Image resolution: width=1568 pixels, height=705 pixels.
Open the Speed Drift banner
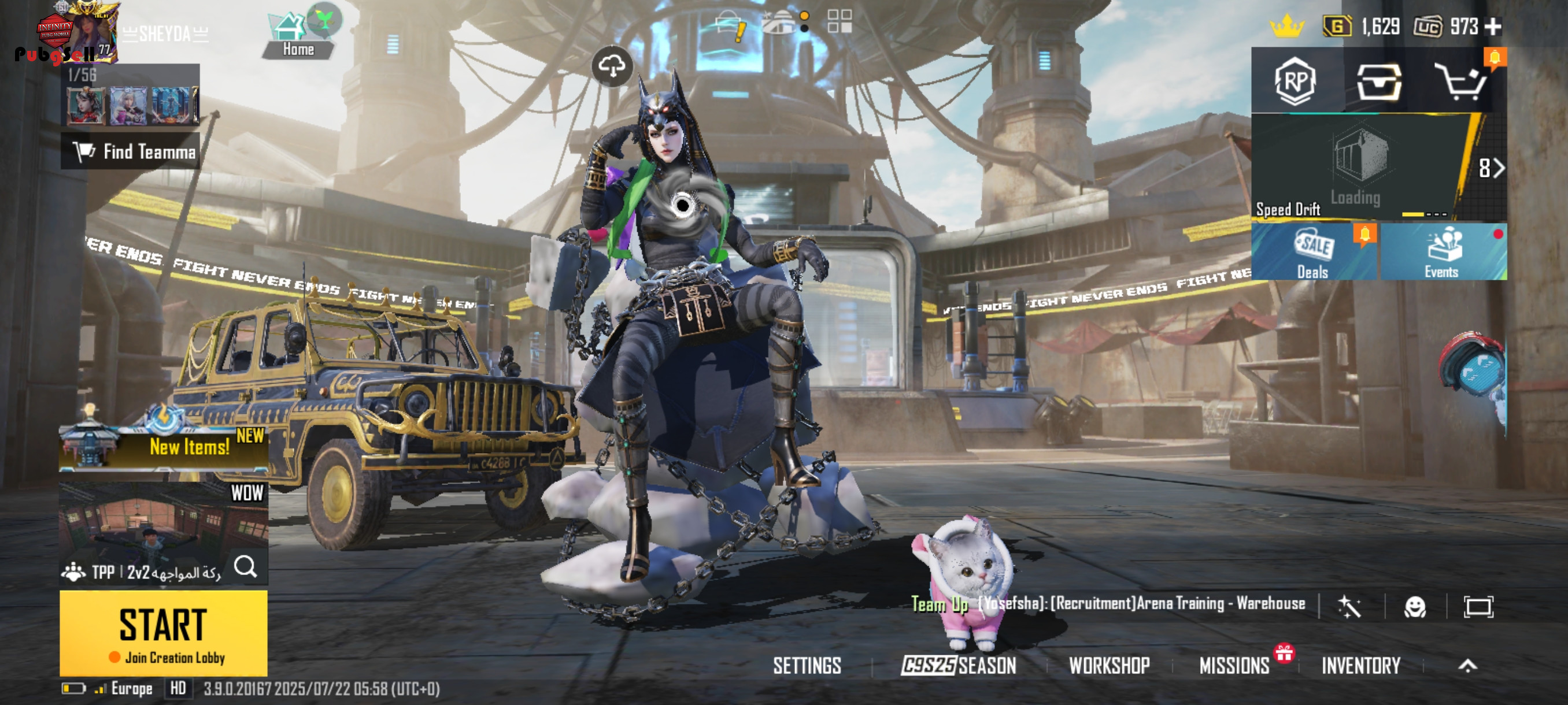click(x=1358, y=167)
